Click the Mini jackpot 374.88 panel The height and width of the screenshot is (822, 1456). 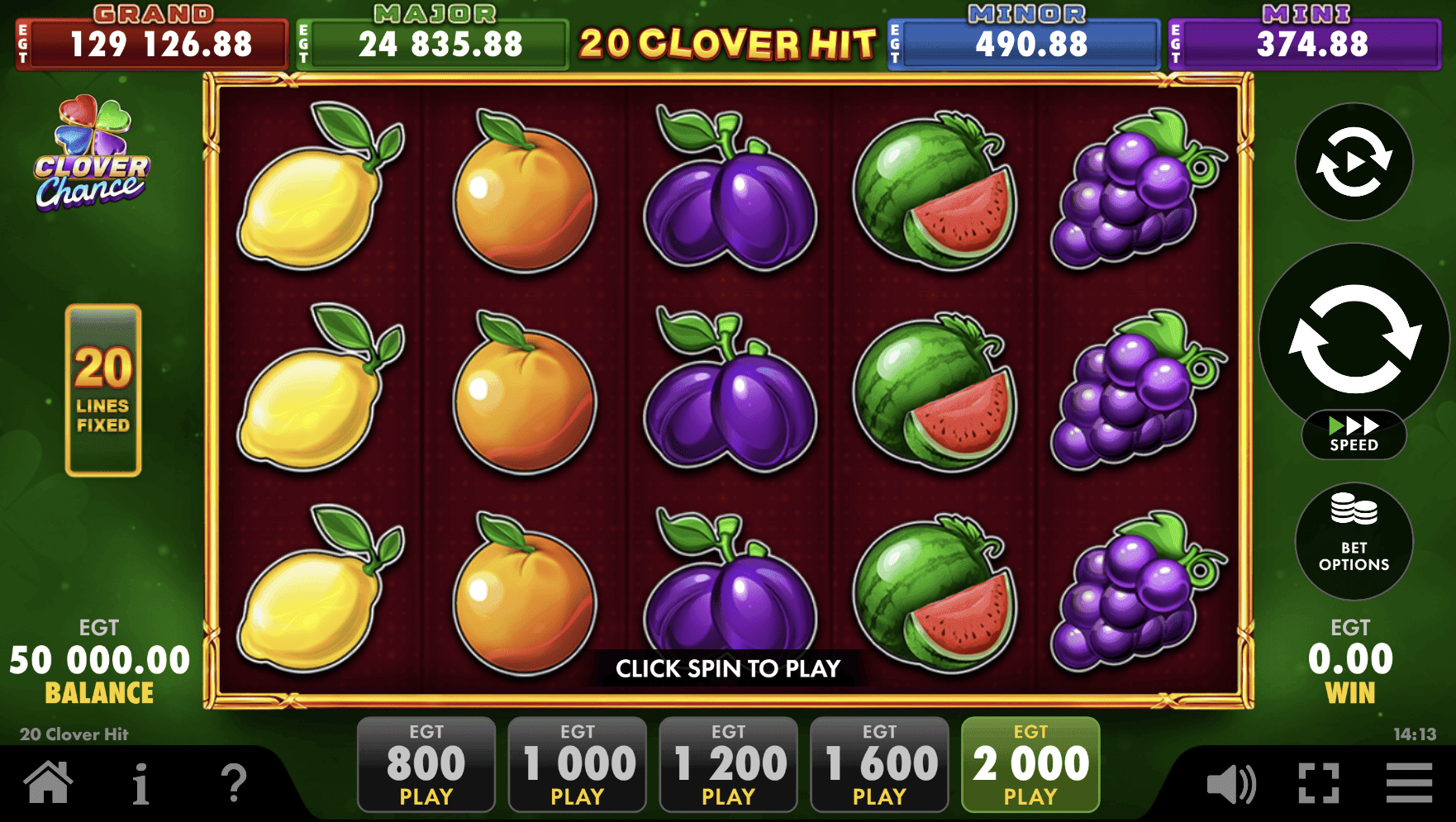click(1304, 37)
